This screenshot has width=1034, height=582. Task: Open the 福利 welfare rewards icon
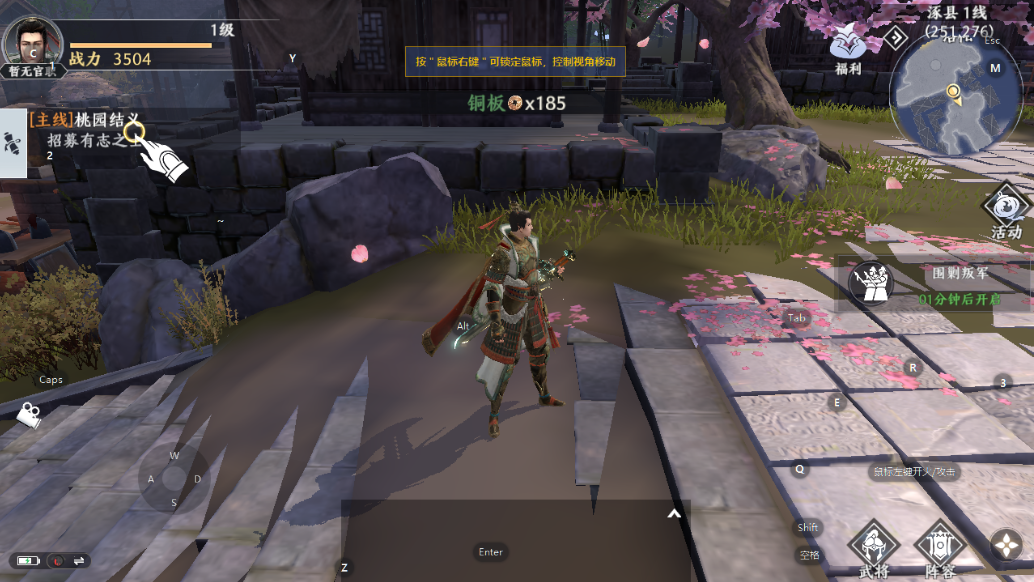coord(848,48)
